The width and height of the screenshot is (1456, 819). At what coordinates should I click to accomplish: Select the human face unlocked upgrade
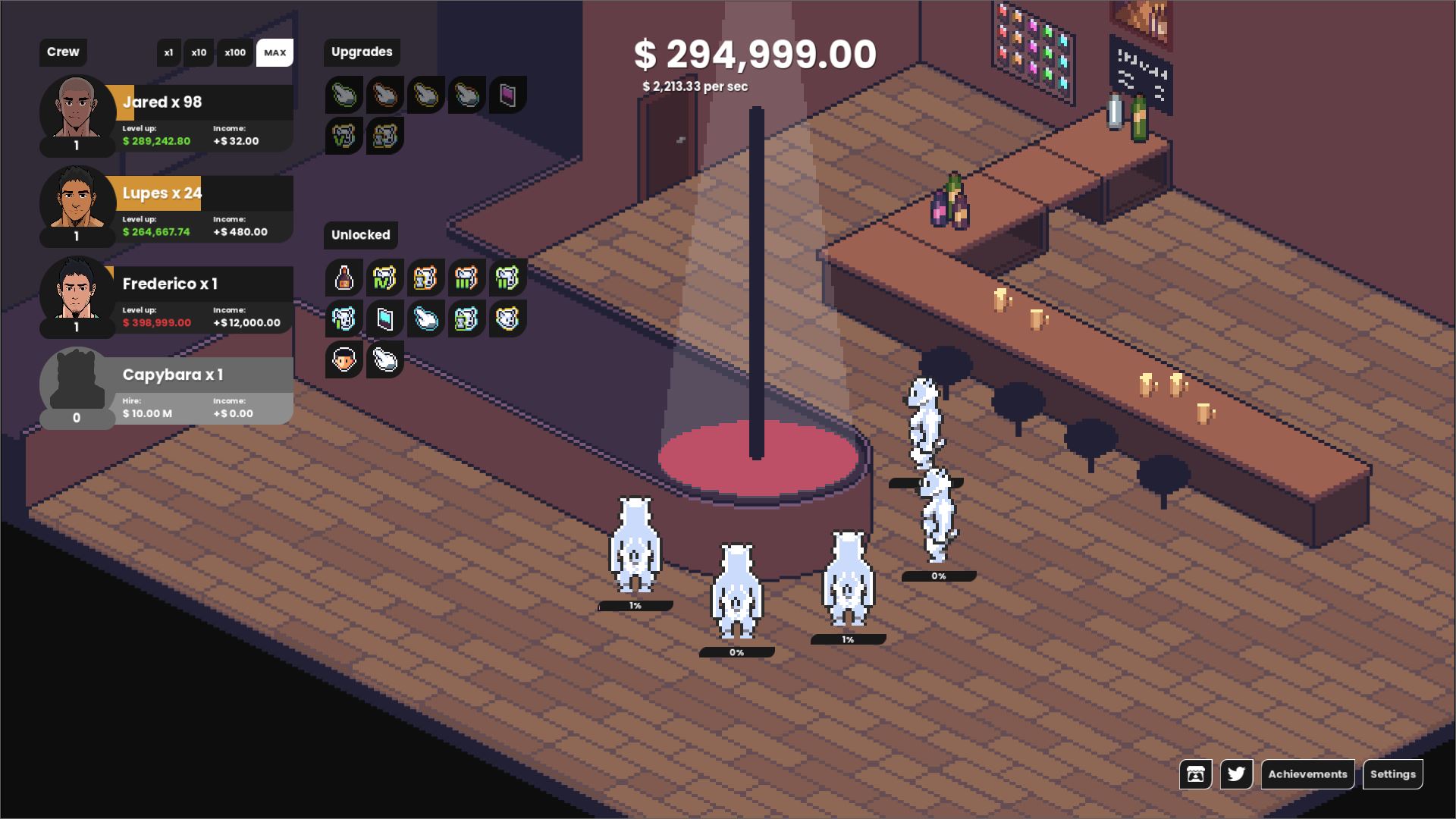click(344, 360)
